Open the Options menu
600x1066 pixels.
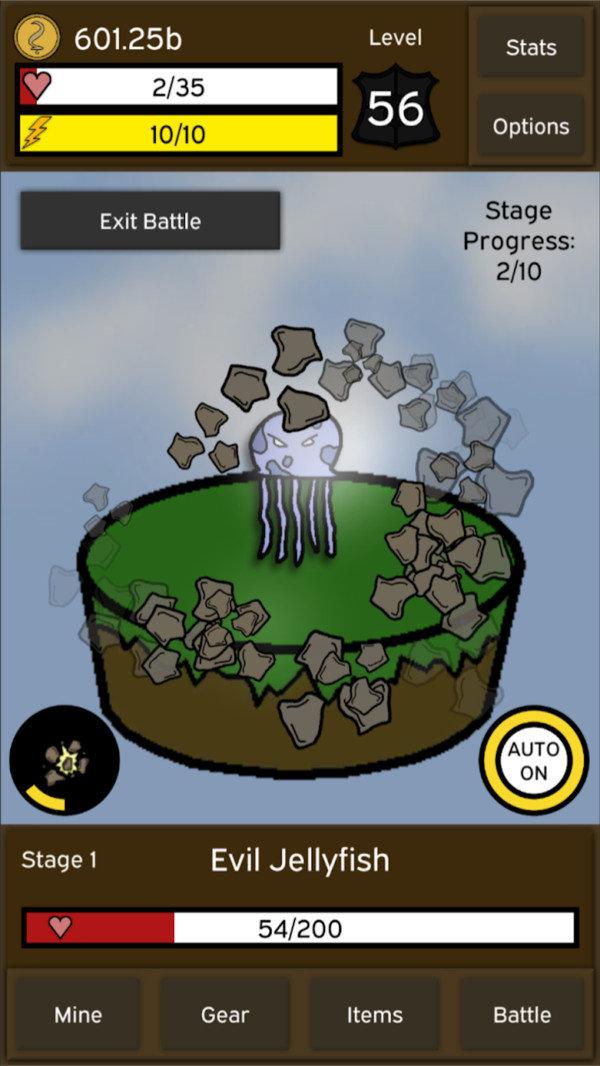[x=530, y=126]
